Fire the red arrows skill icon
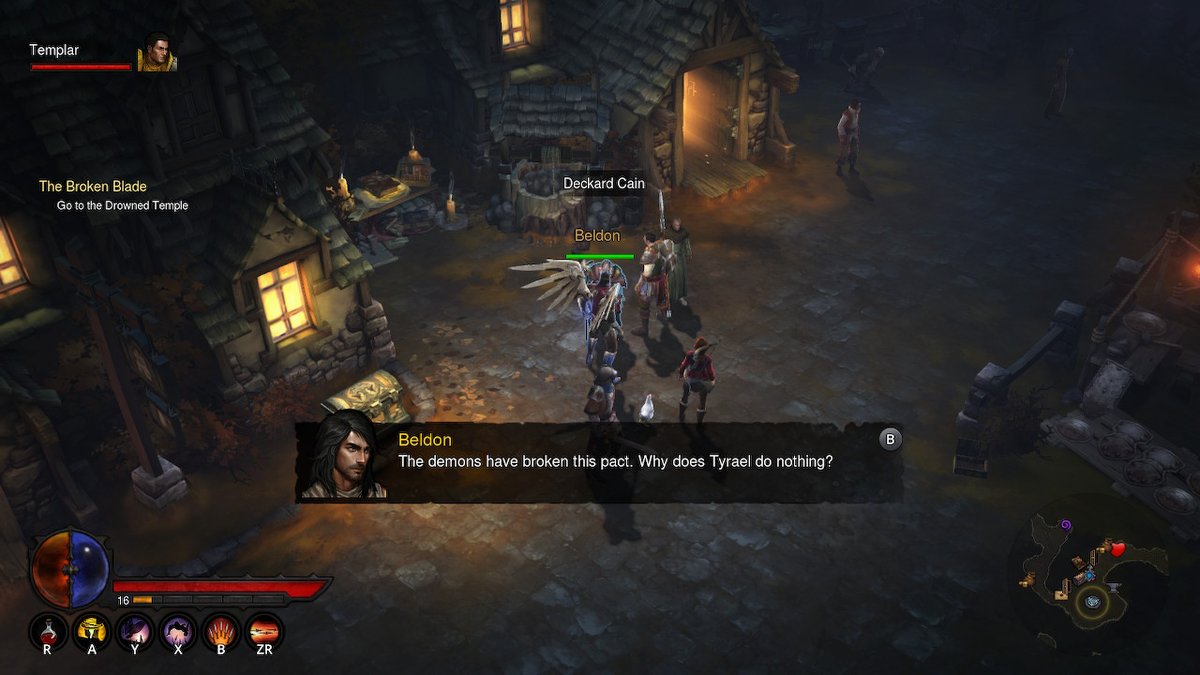 (264, 630)
